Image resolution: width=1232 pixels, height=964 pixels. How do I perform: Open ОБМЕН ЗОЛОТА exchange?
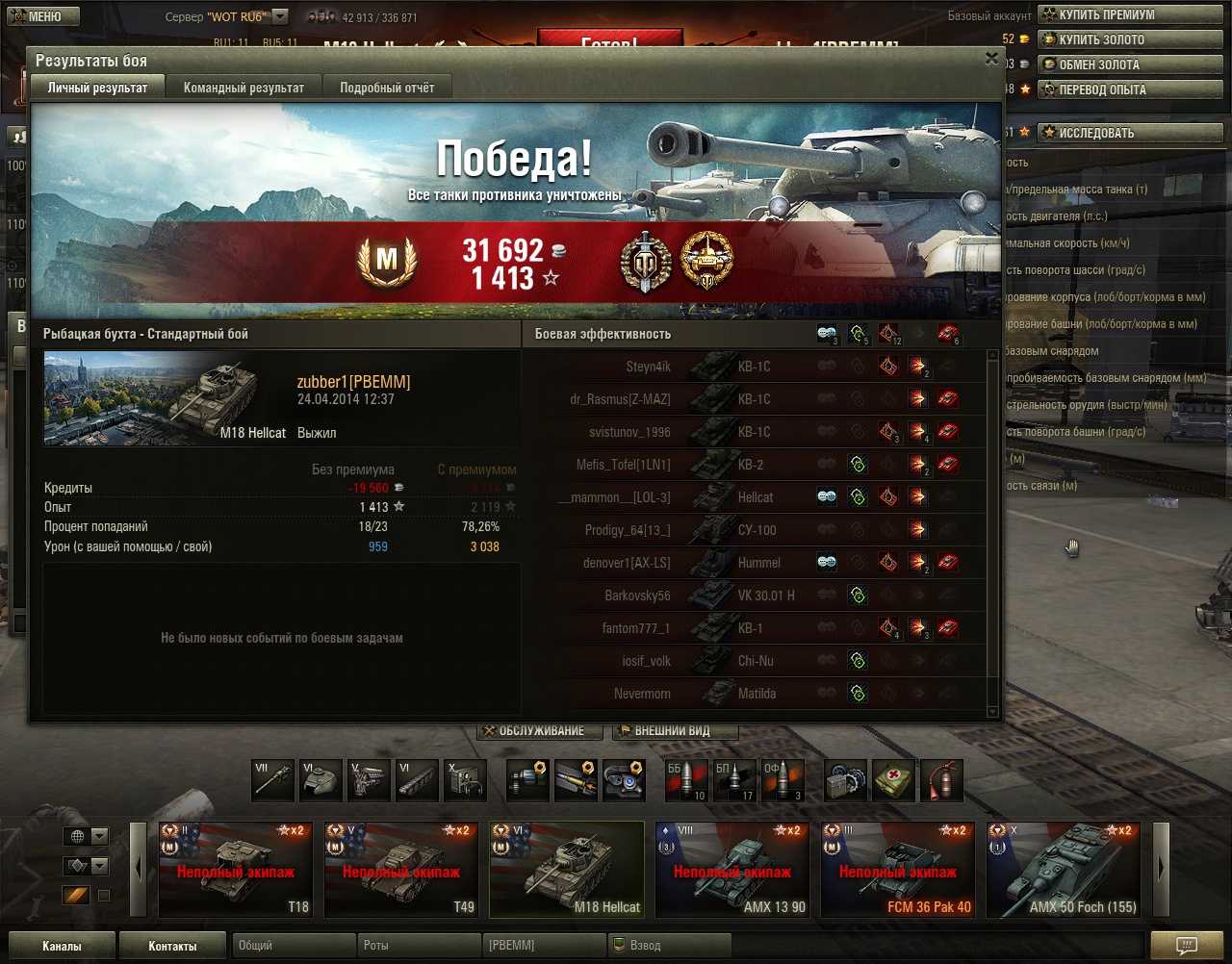coord(1098,64)
